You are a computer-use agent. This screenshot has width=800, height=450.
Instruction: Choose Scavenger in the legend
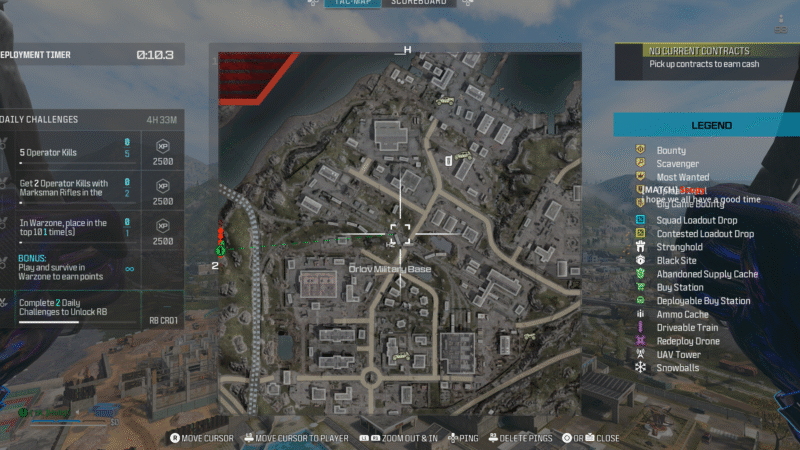click(x=677, y=164)
